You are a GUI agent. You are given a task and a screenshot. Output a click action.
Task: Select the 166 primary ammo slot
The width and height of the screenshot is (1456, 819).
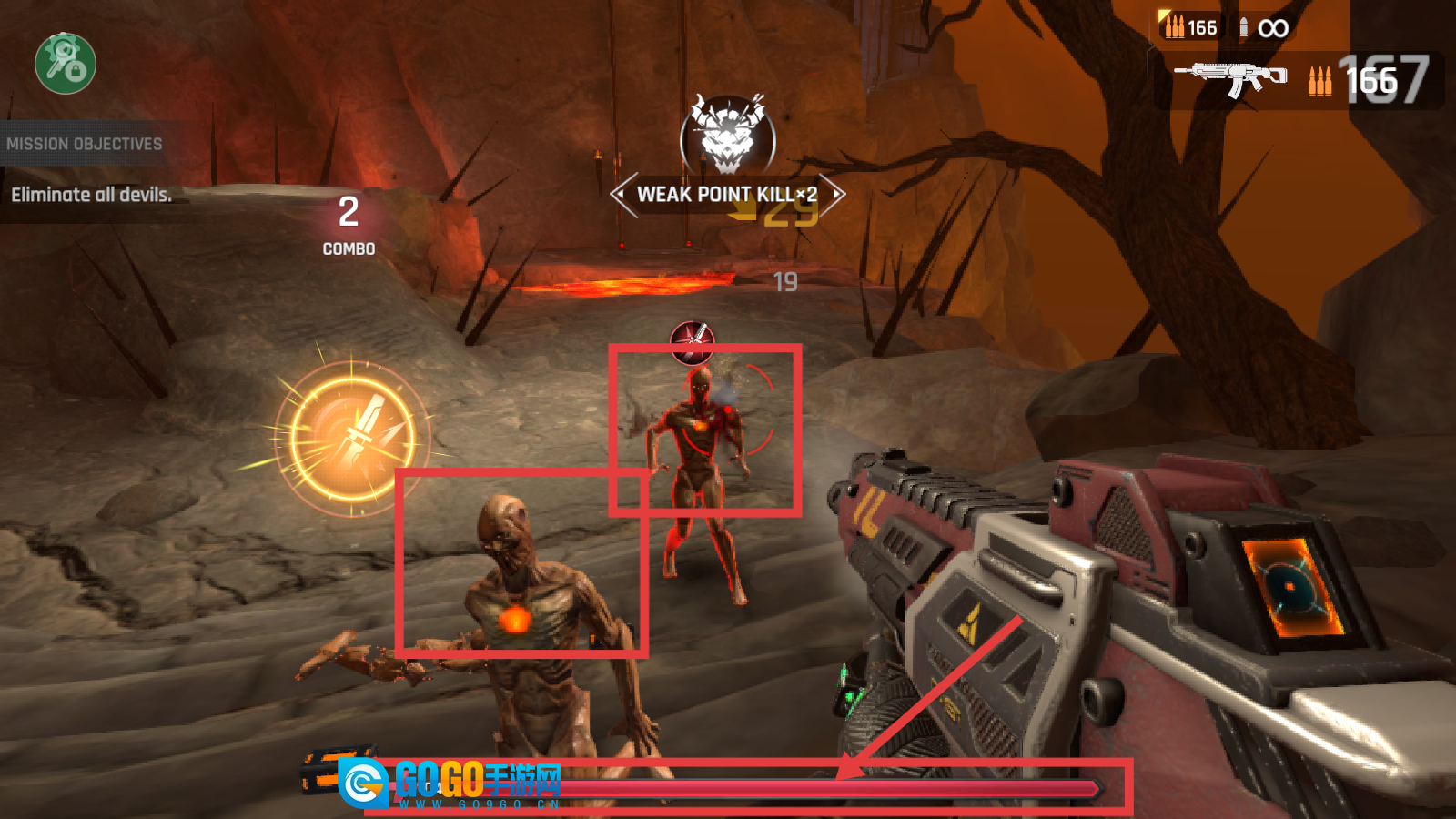[x=1191, y=27]
